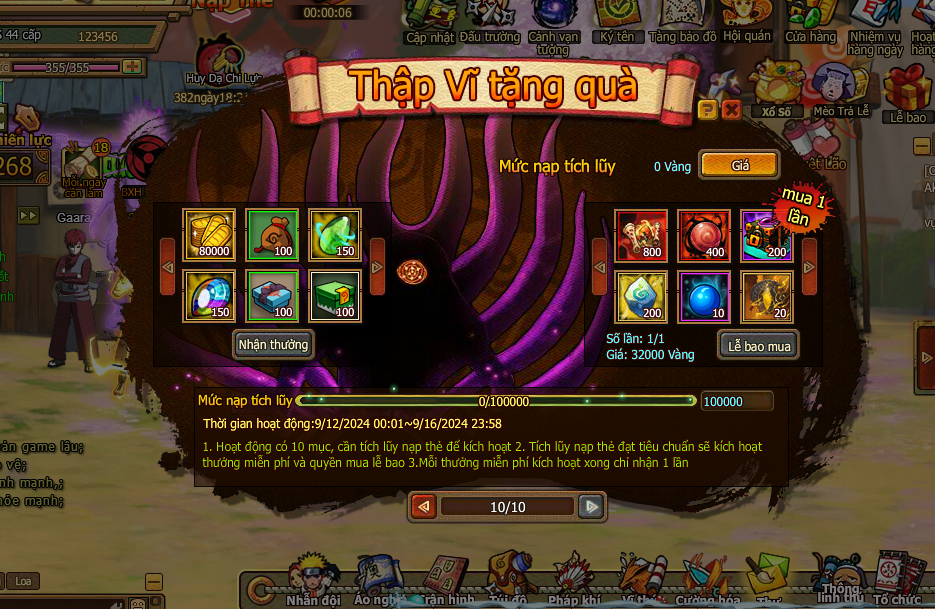Open the Tổ chức organization menu

(895, 582)
